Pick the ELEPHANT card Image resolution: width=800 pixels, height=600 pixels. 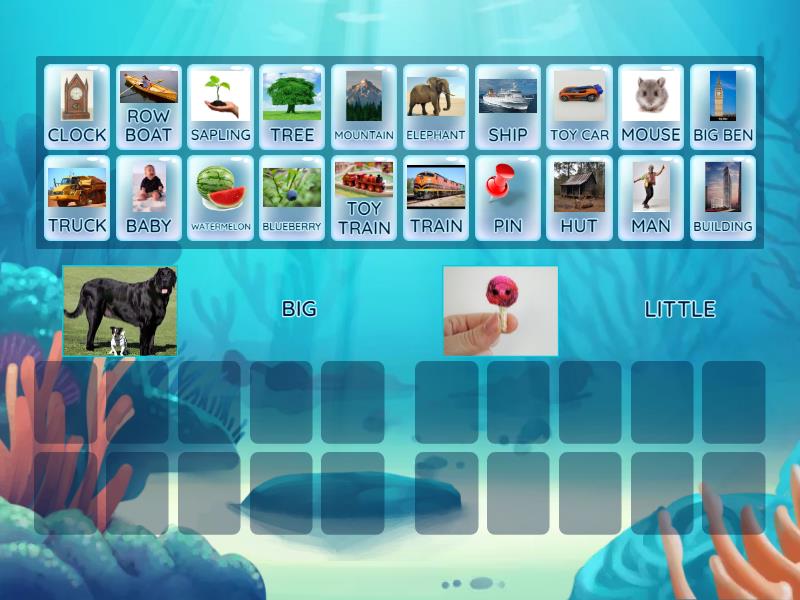coord(436,107)
